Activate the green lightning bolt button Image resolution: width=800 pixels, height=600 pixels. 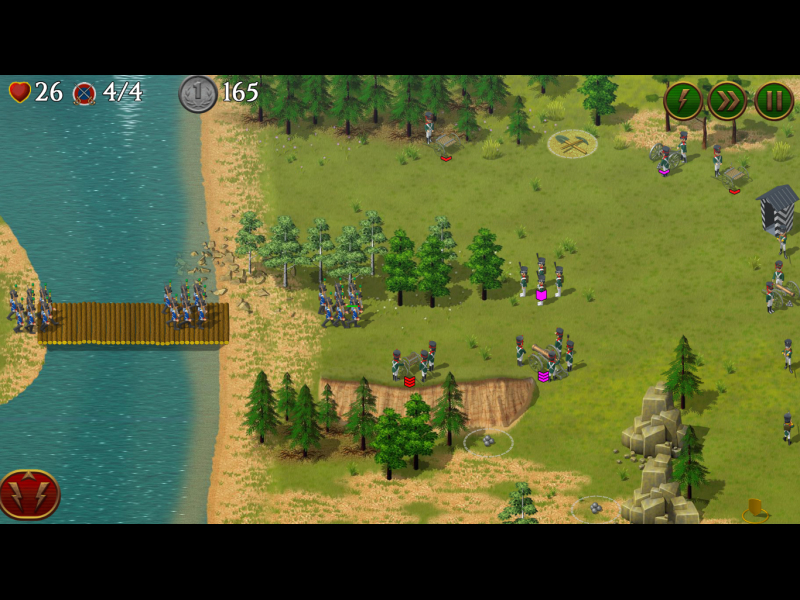683,101
